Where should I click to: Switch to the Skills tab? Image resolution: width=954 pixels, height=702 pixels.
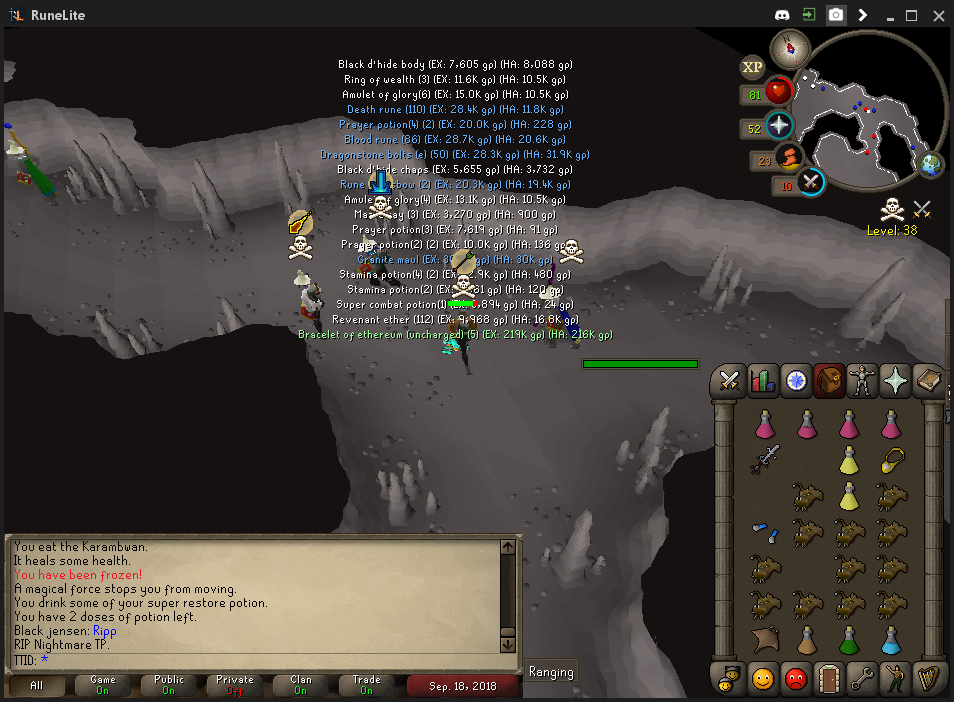coord(763,380)
